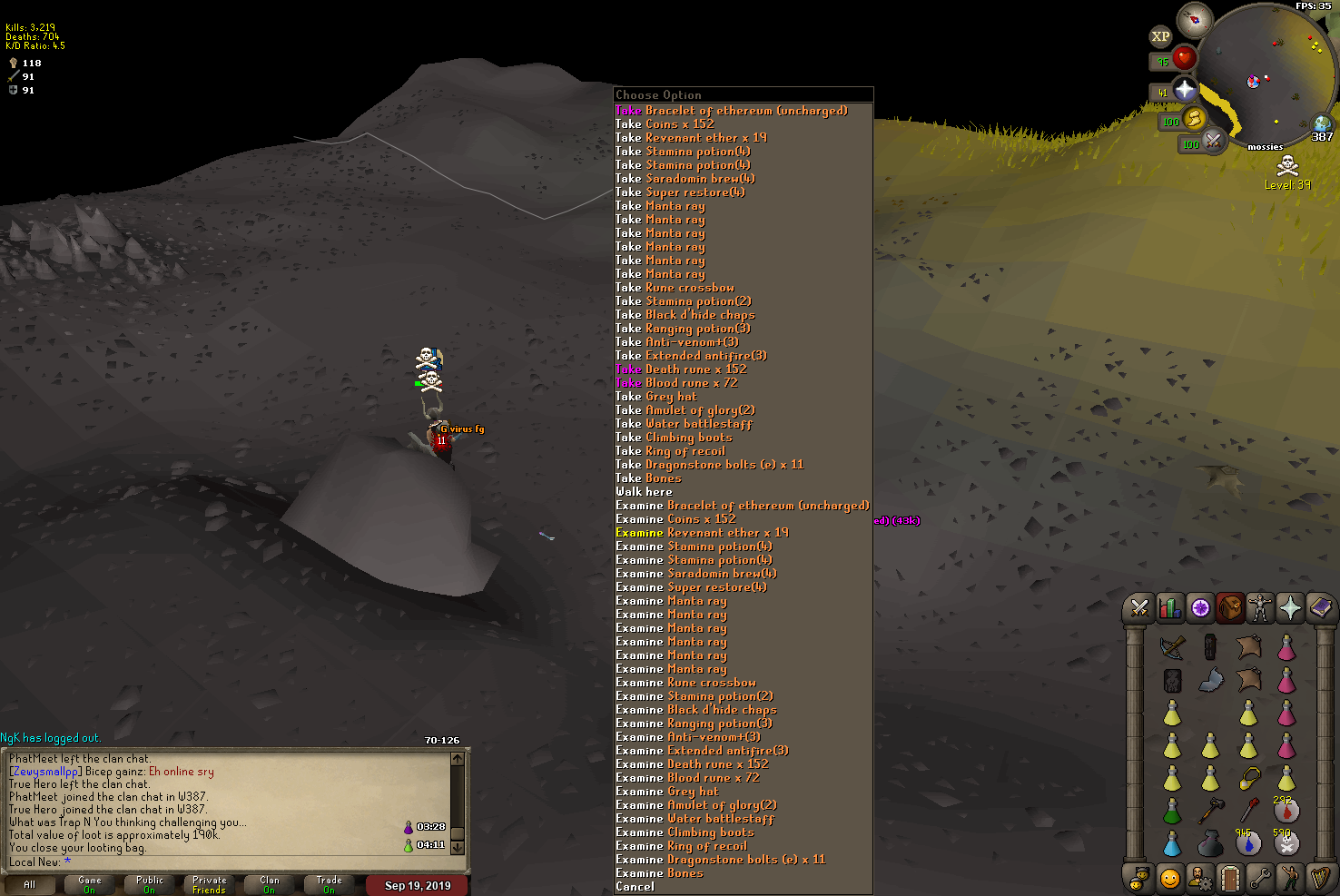Take the Saradomin brew(4) from the menu
Image resolution: width=1340 pixels, height=896 pixels.
[685, 179]
